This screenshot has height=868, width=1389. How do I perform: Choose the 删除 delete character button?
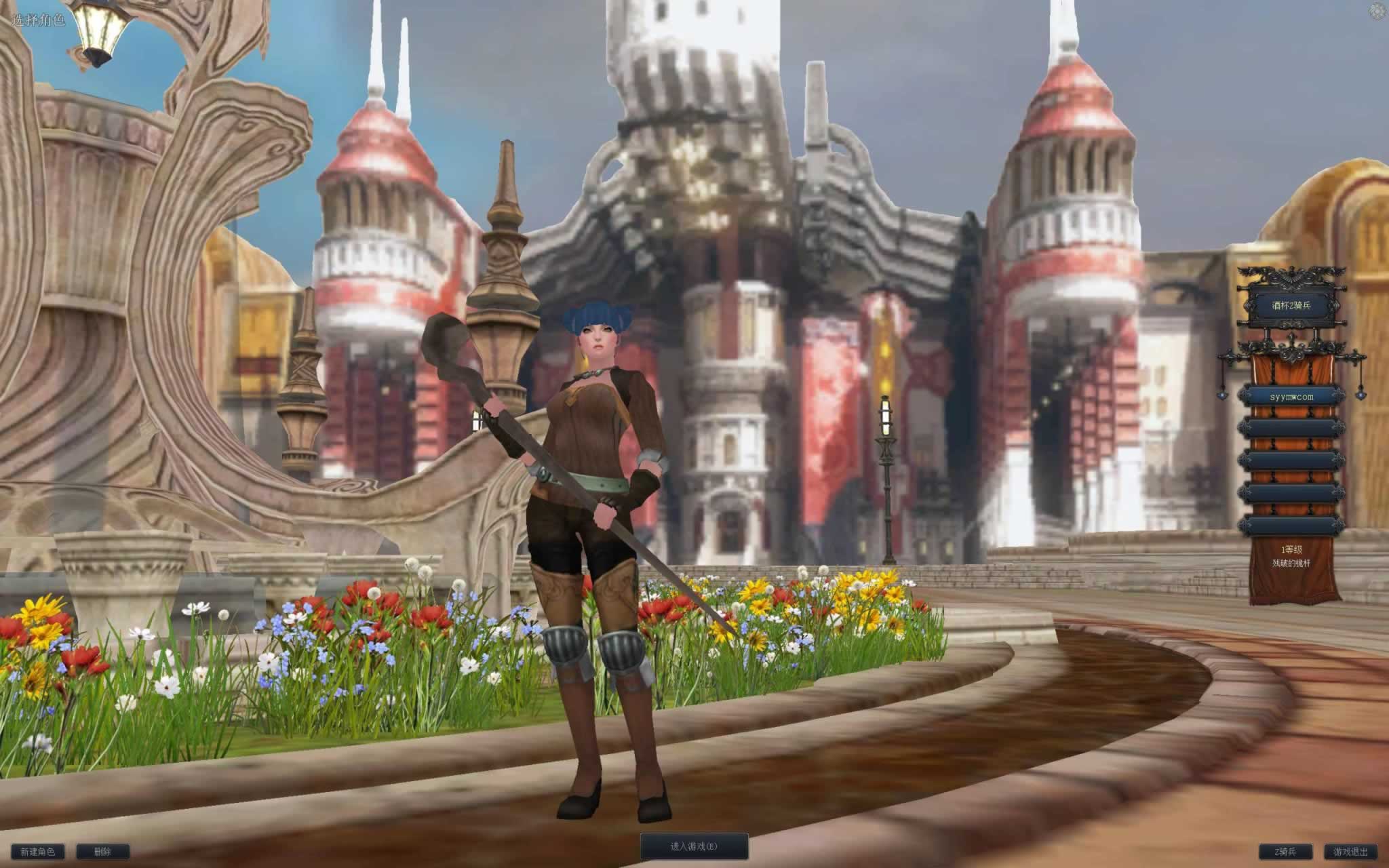(x=102, y=852)
